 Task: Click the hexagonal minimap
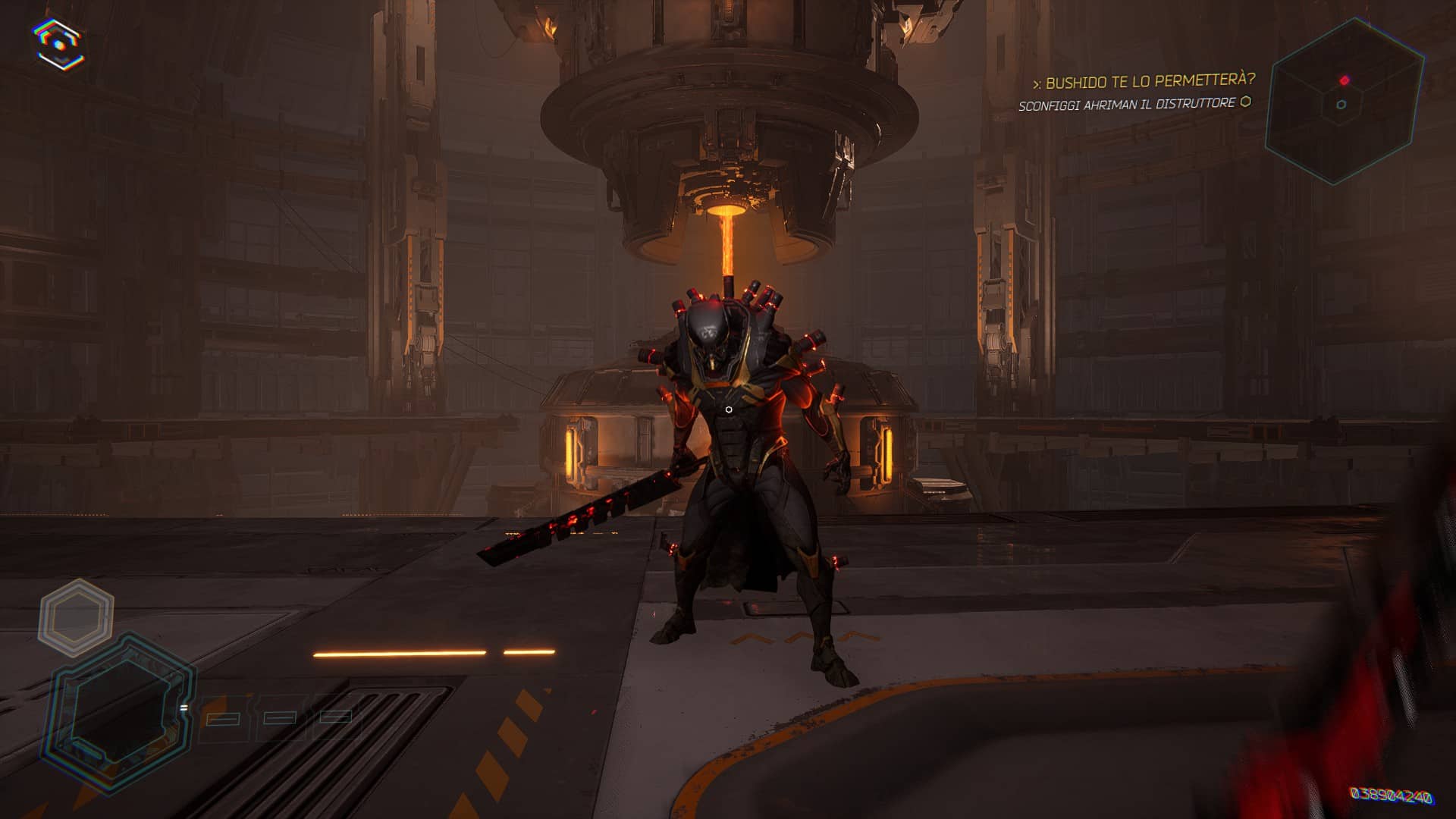1342,102
